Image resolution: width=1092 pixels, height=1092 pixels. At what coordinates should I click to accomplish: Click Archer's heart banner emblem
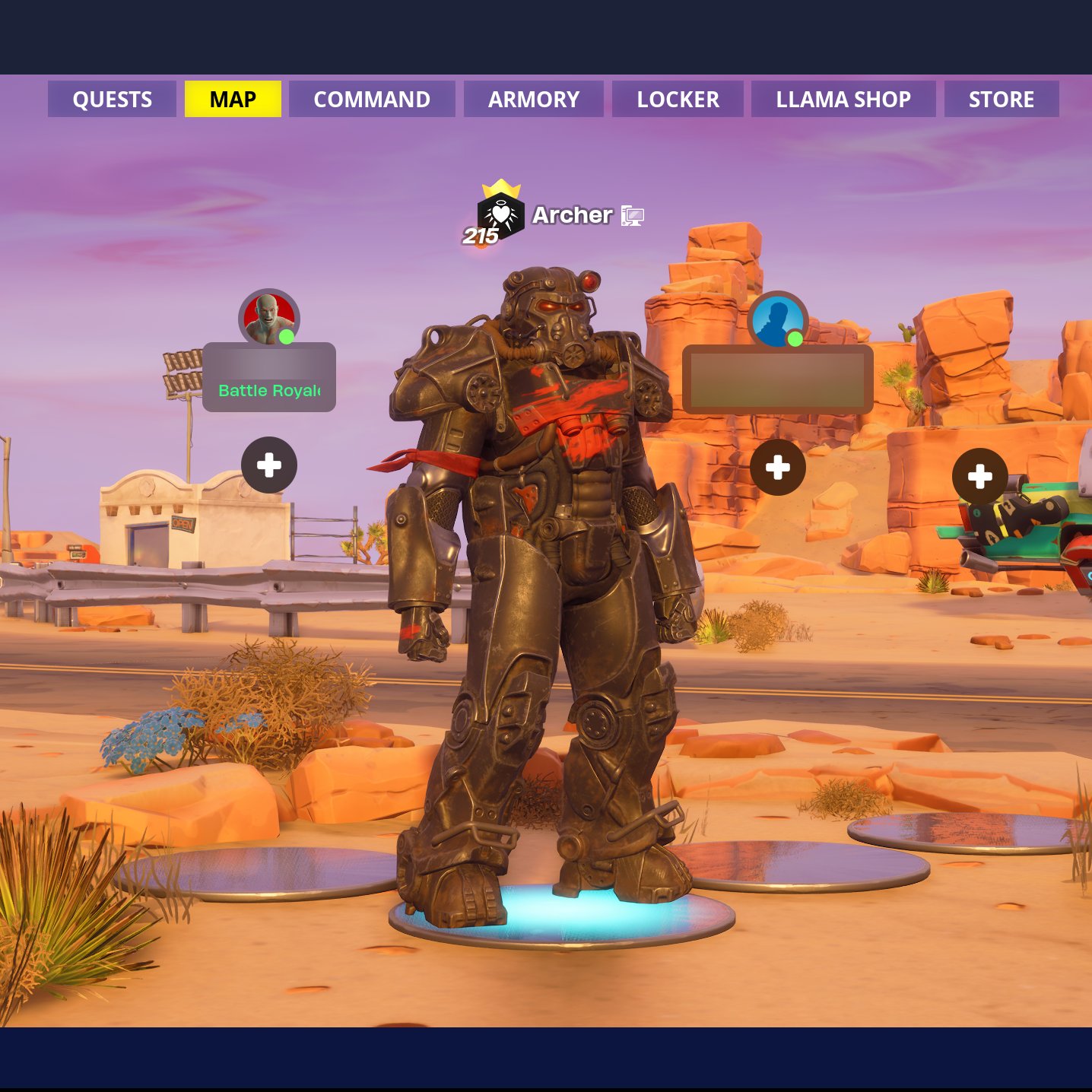pyautogui.click(x=502, y=214)
